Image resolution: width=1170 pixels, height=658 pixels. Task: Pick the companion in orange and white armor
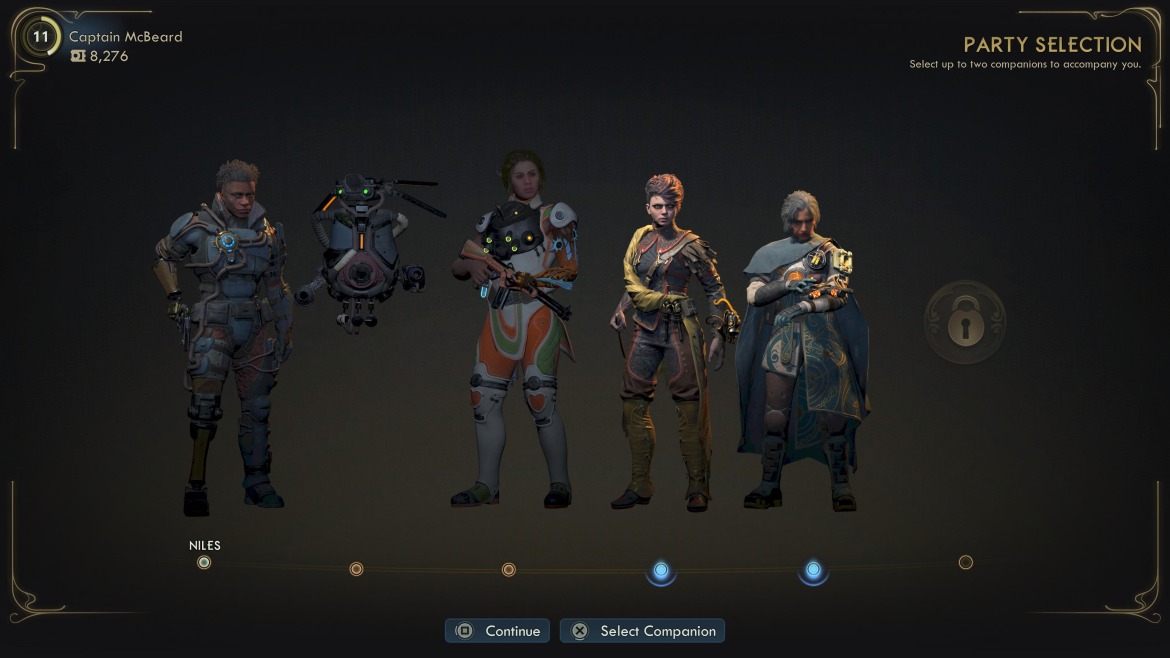[x=514, y=330]
